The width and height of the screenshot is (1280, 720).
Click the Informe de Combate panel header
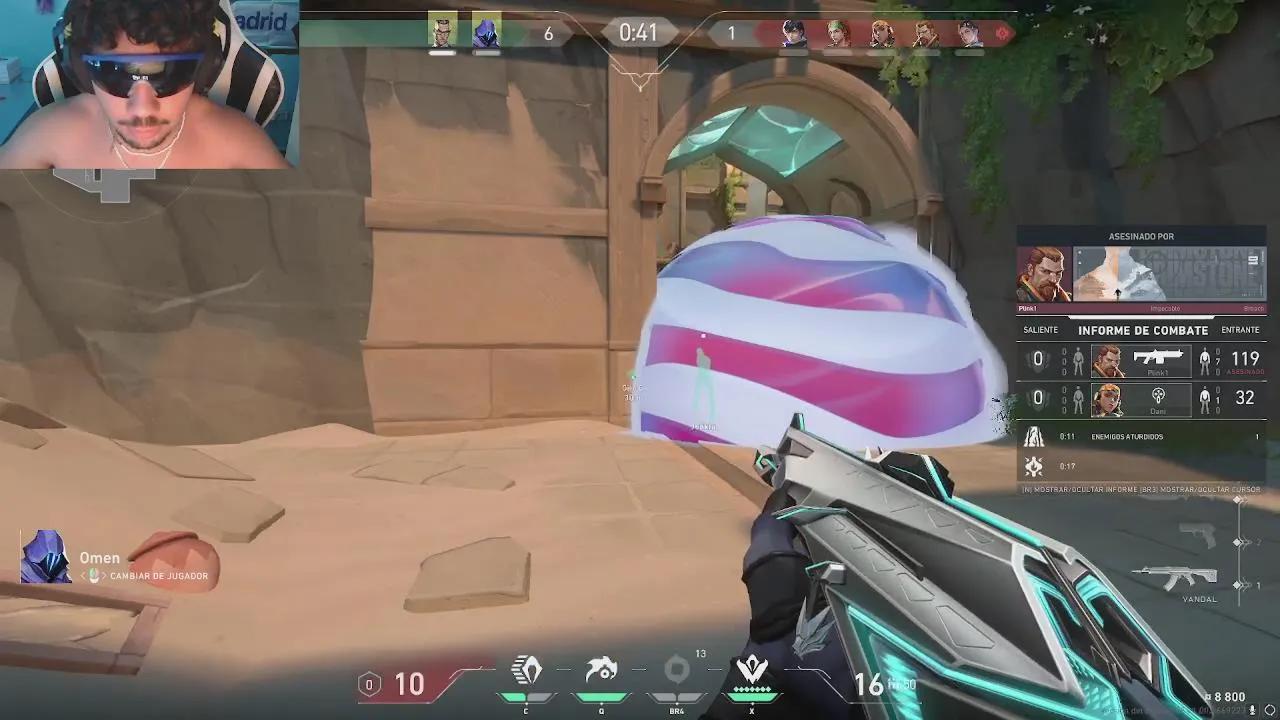coord(1141,330)
